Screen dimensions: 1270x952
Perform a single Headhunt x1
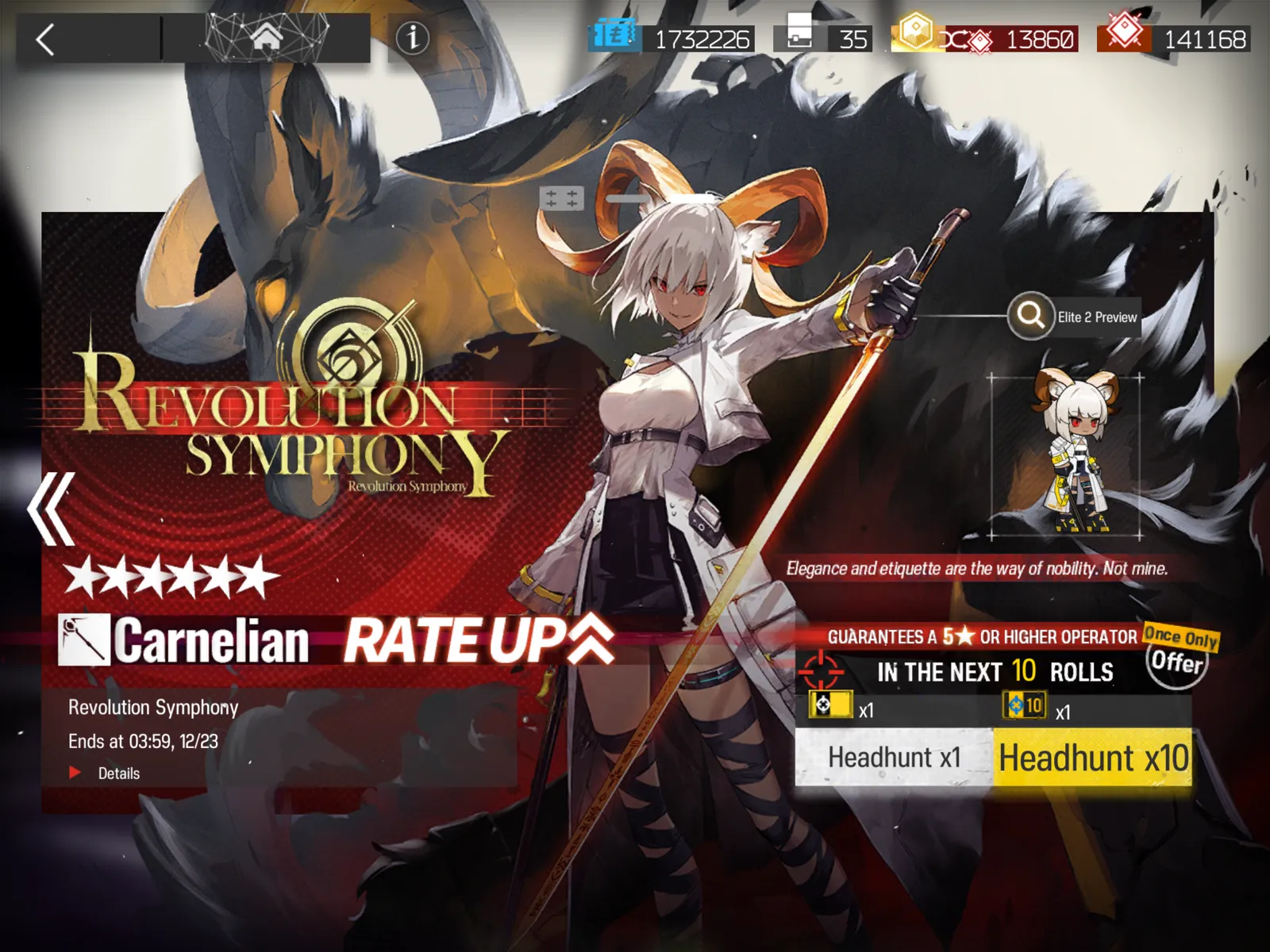pos(894,758)
